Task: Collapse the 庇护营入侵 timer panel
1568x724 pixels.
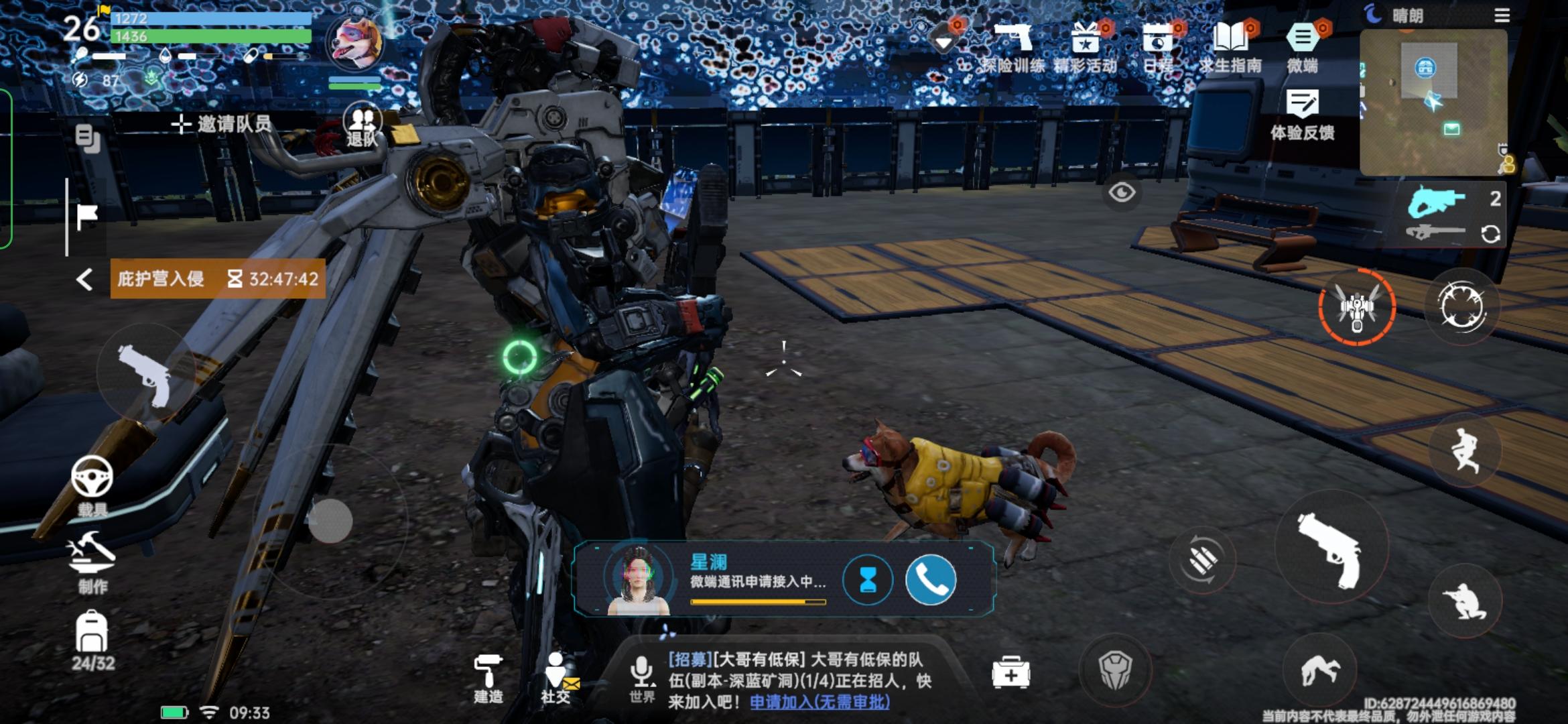Action: pos(85,279)
